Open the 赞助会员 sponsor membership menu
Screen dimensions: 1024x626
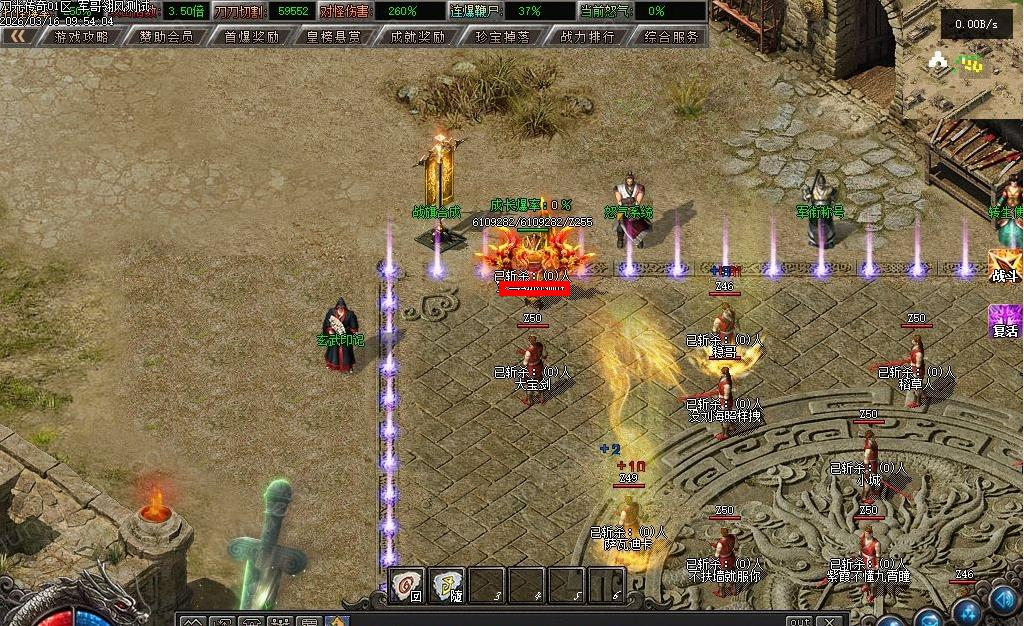pyautogui.click(x=166, y=37)
